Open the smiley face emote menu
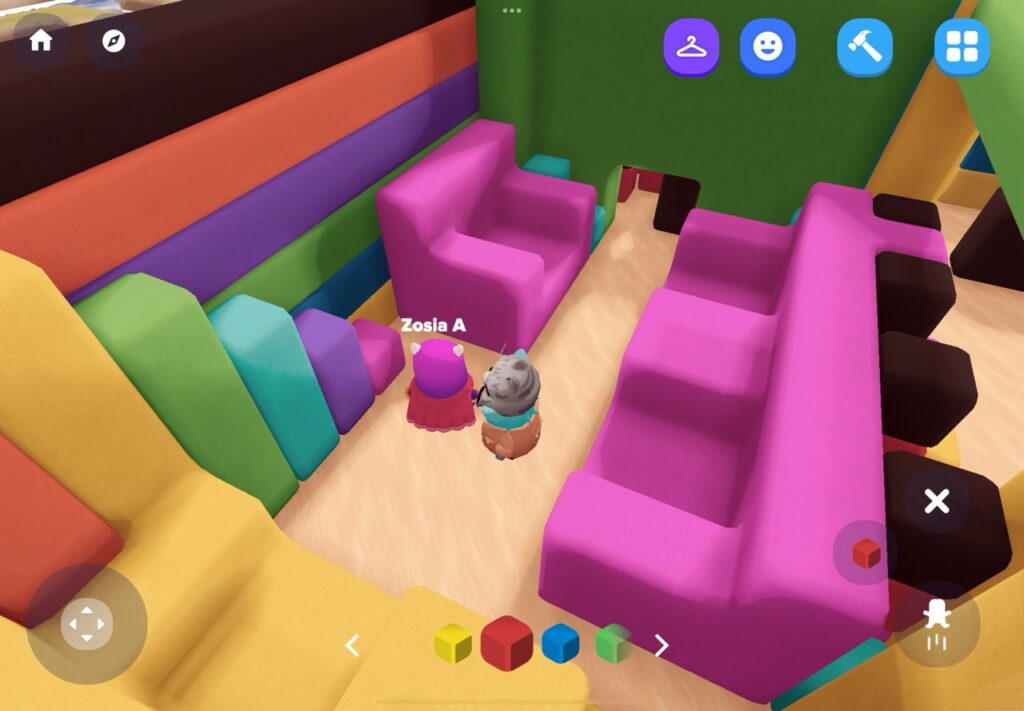This screenshot has width=1024, height=711. tap(767, 47)
